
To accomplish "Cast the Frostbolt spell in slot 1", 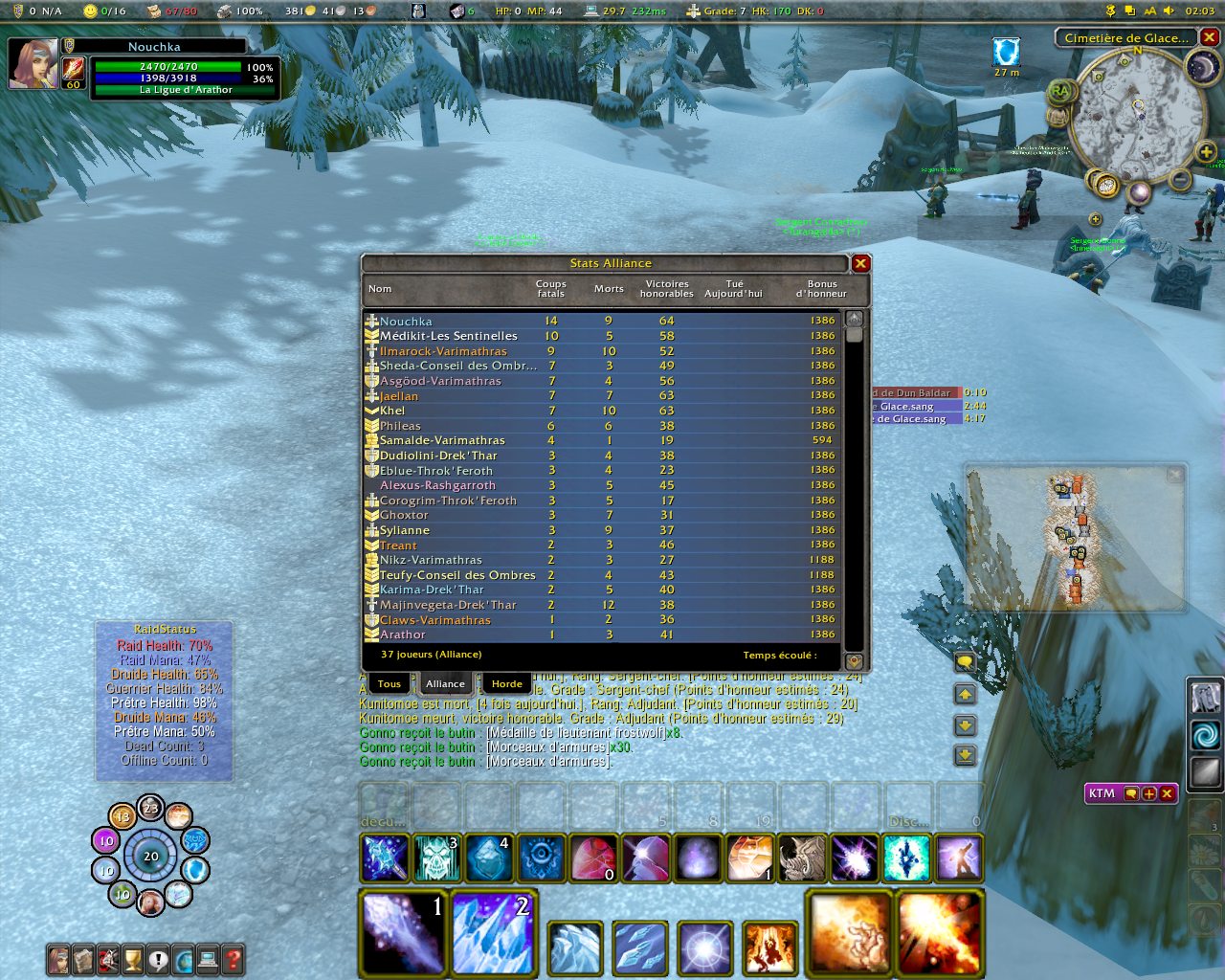I will click(403, 933).
